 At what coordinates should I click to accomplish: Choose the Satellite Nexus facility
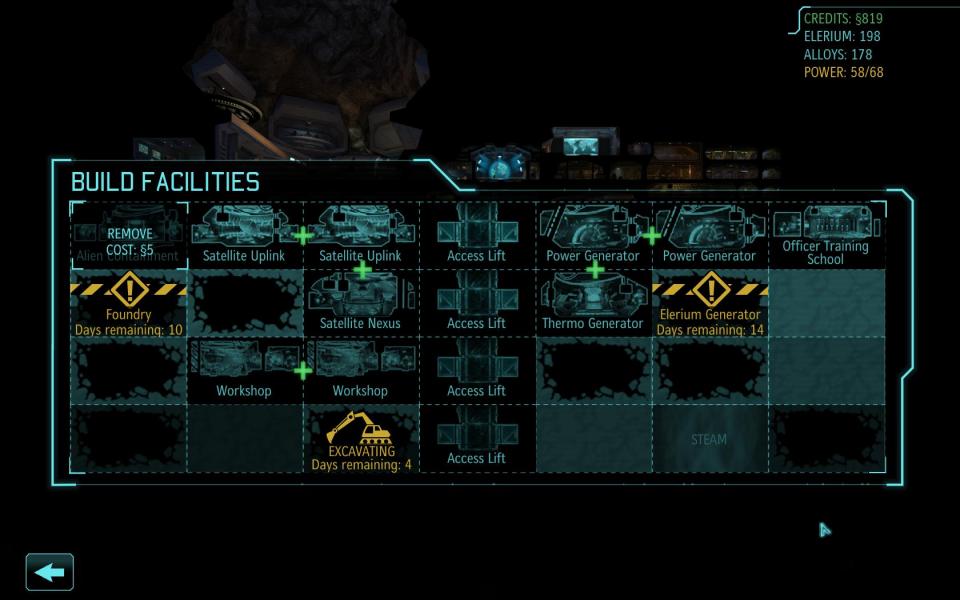click(x=360, y=304)
